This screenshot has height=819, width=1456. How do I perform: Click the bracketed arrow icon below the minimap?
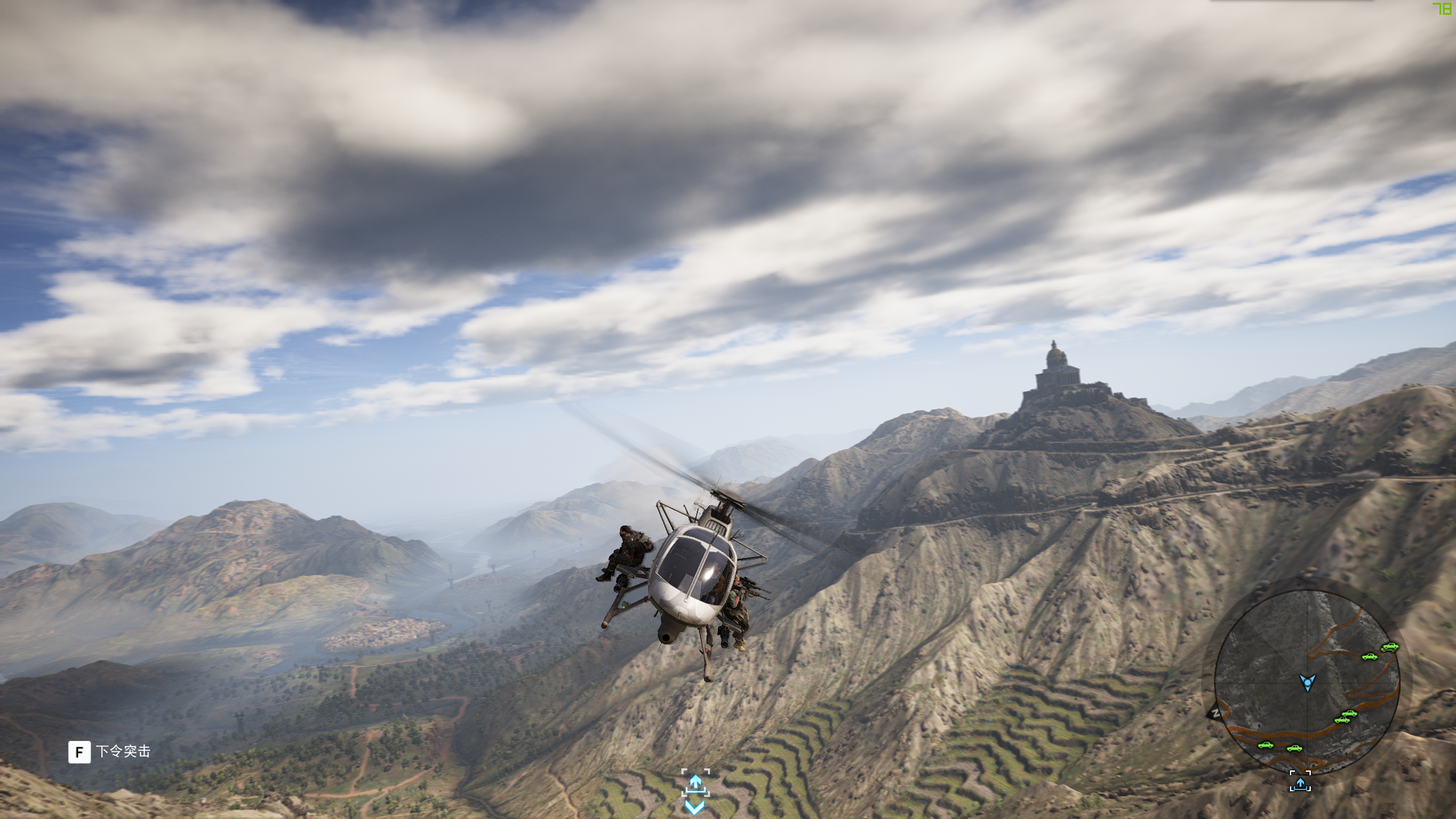coord(1300,781)
